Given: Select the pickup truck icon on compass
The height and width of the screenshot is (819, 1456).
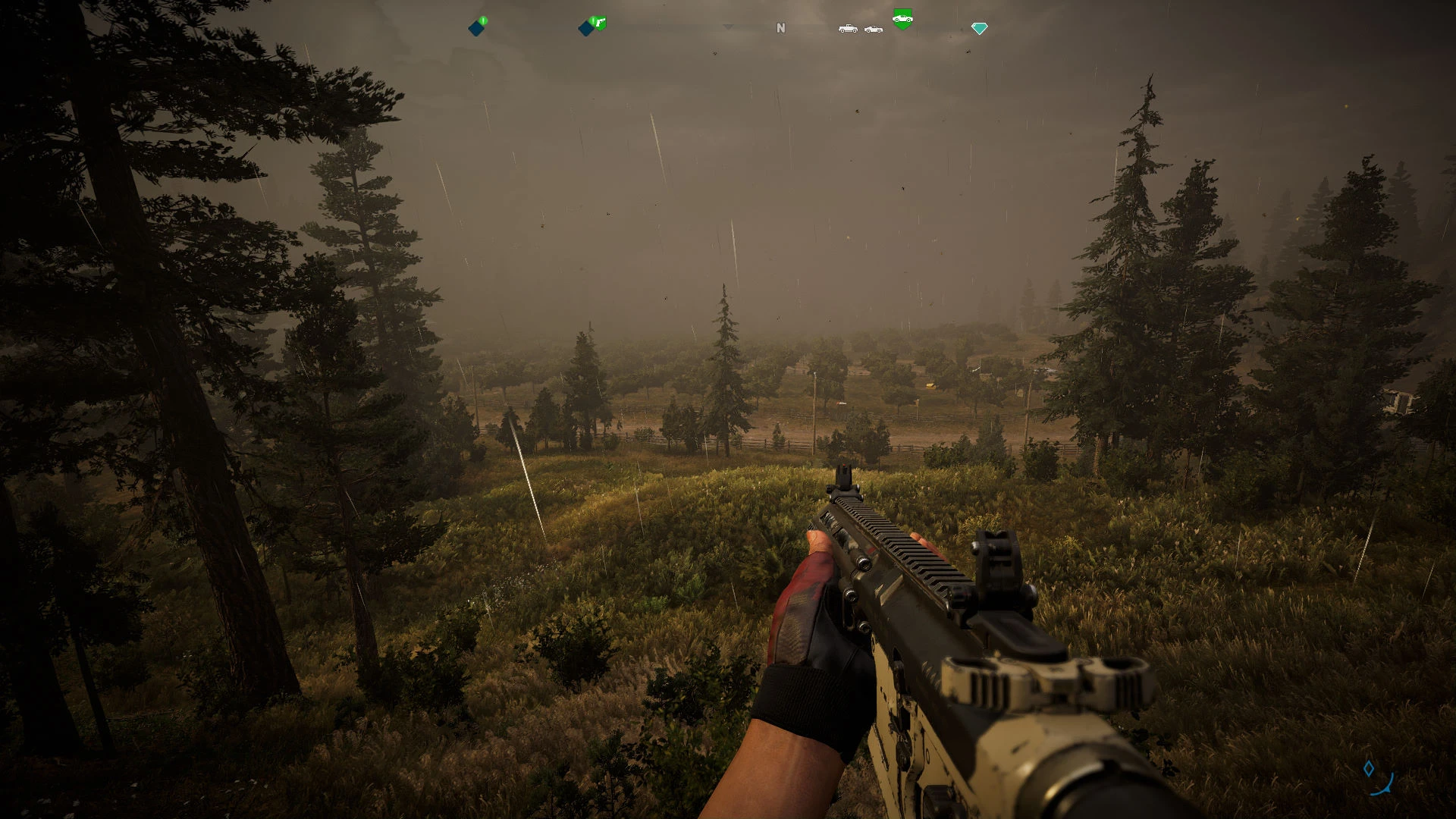Looking at the screenshot, I should pyautogui.click(x=848, y=29).
